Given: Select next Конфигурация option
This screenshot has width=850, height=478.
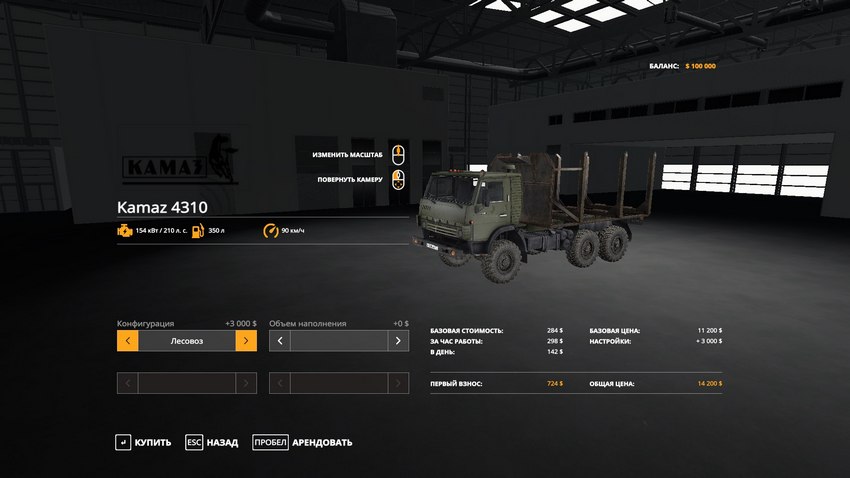Looking at the screenshot, I should pyautogui.click(x=246, y=341).
